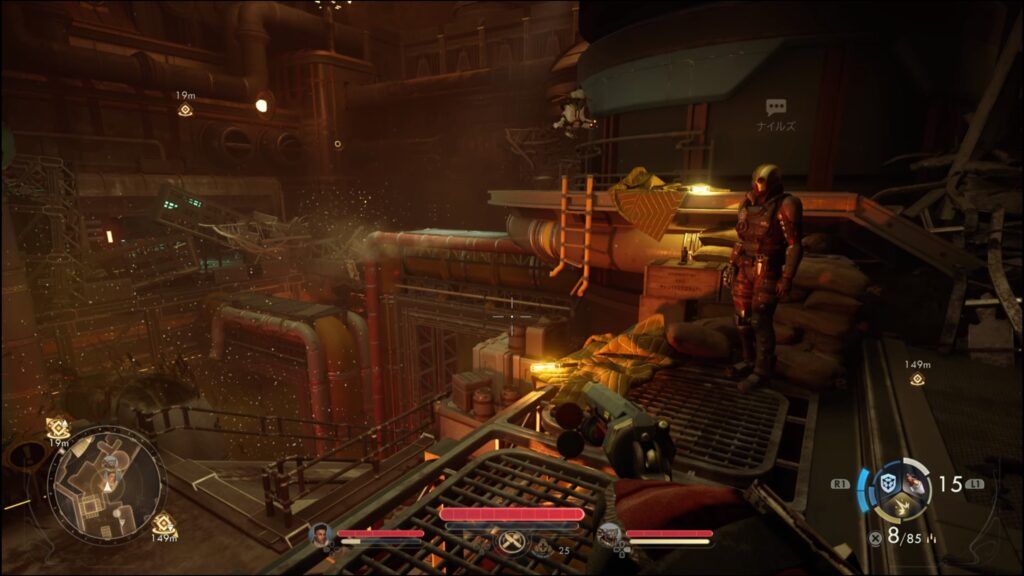Click the left companion's face portrait
Screen dimensions: 1024x576
coord(321,535)
